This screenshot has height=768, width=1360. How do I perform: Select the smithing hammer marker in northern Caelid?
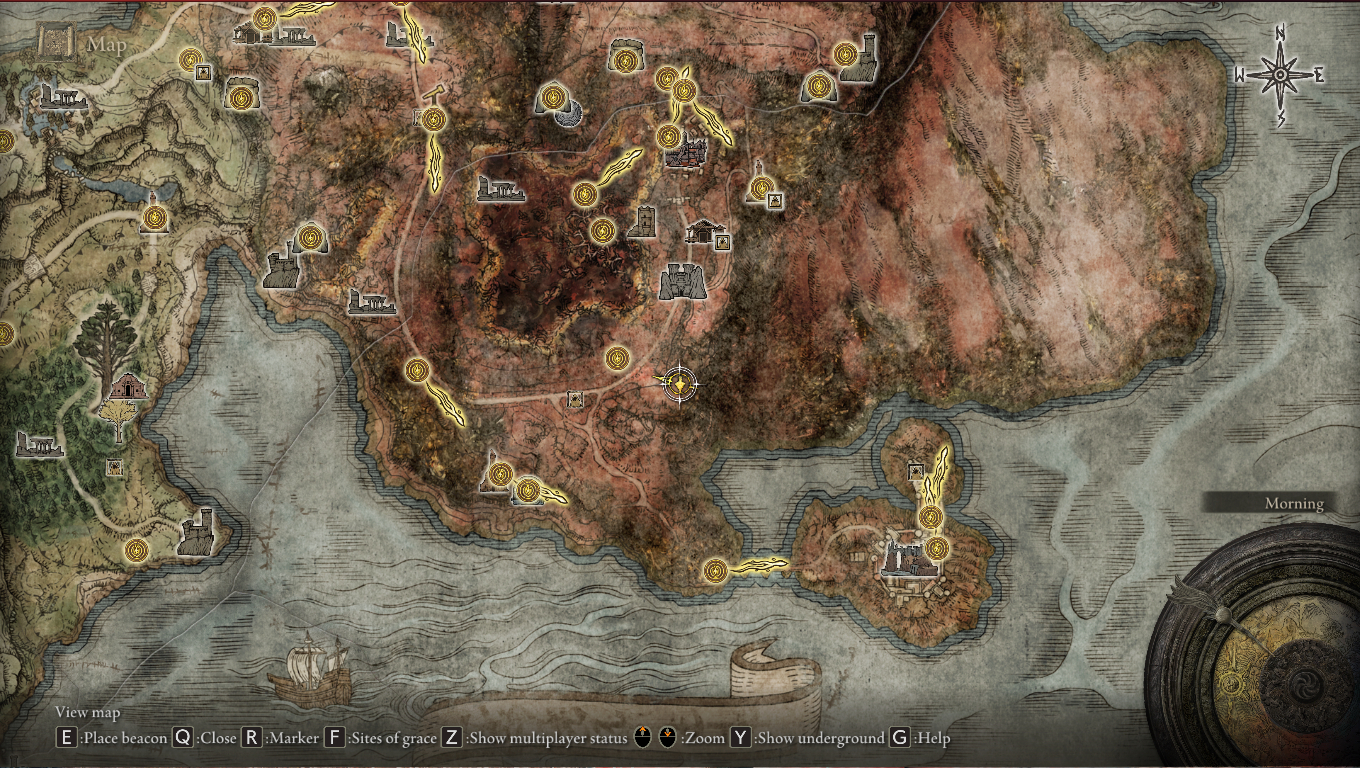click(x=433, y=95)
